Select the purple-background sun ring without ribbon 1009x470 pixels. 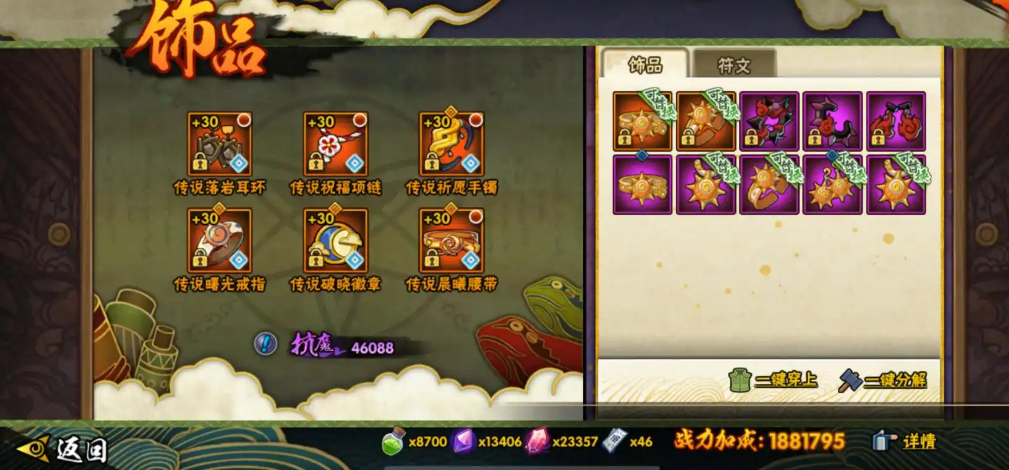point(643,184)
